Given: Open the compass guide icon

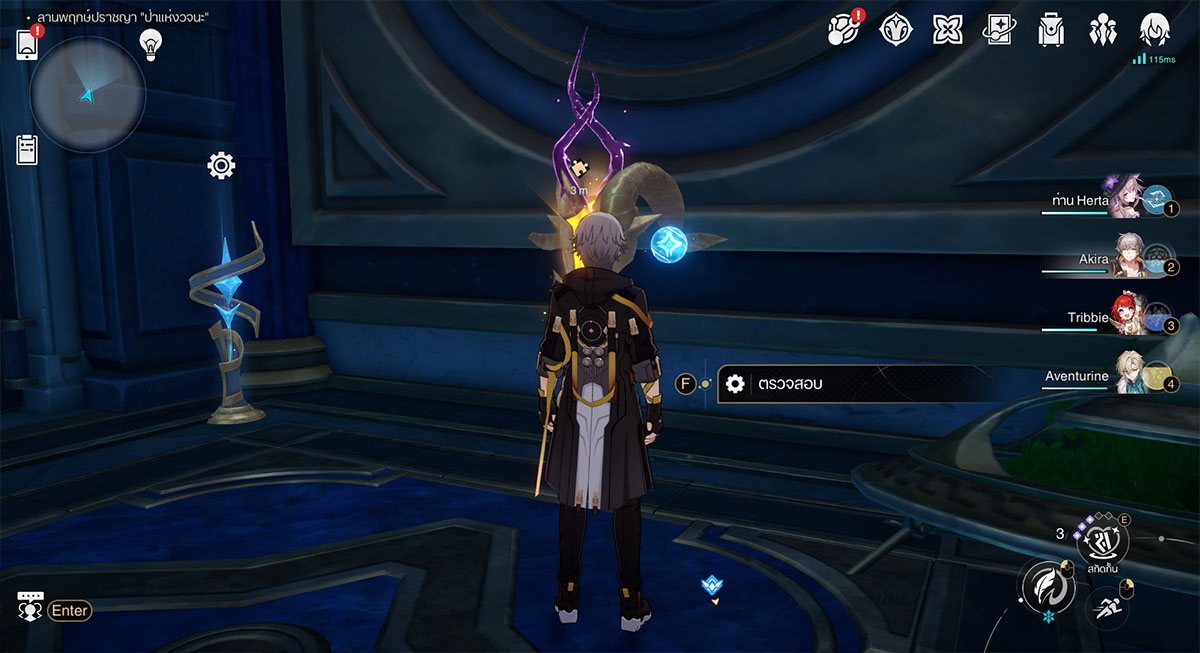Looking at the screenshot, I should (895, 29).
